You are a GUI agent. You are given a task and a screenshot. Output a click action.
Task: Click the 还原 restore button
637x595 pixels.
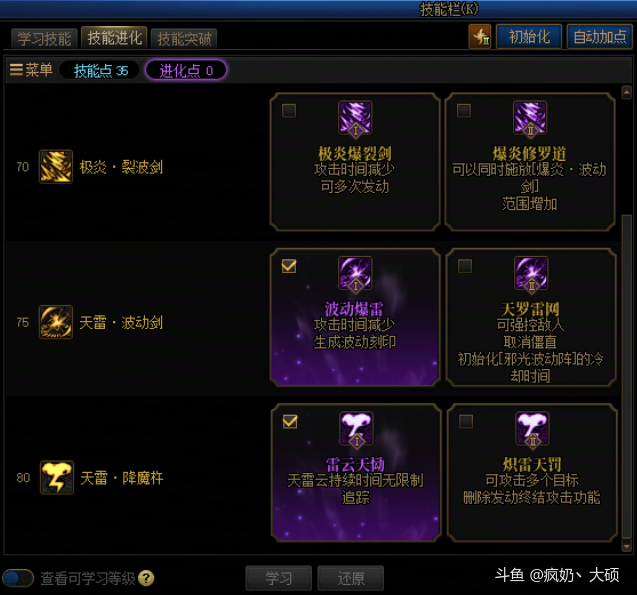[x=350, y=578]
